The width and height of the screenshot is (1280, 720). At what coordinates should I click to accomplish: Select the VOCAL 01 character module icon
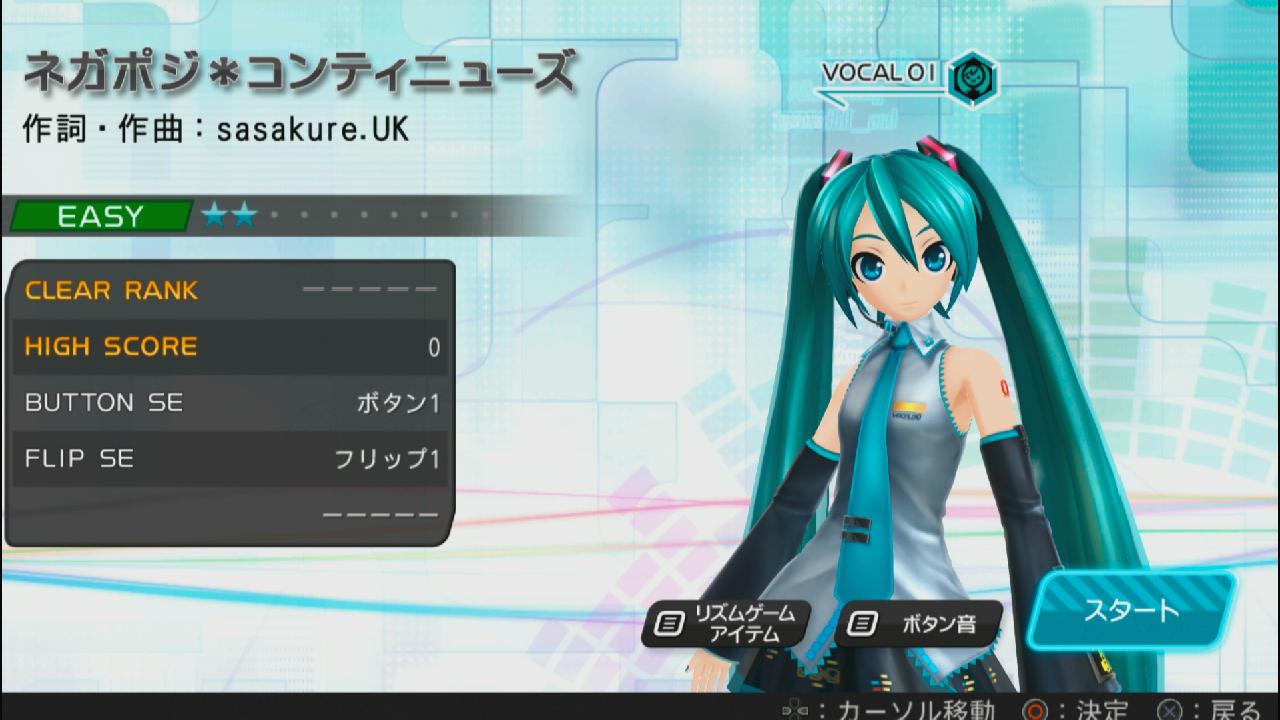970,77
